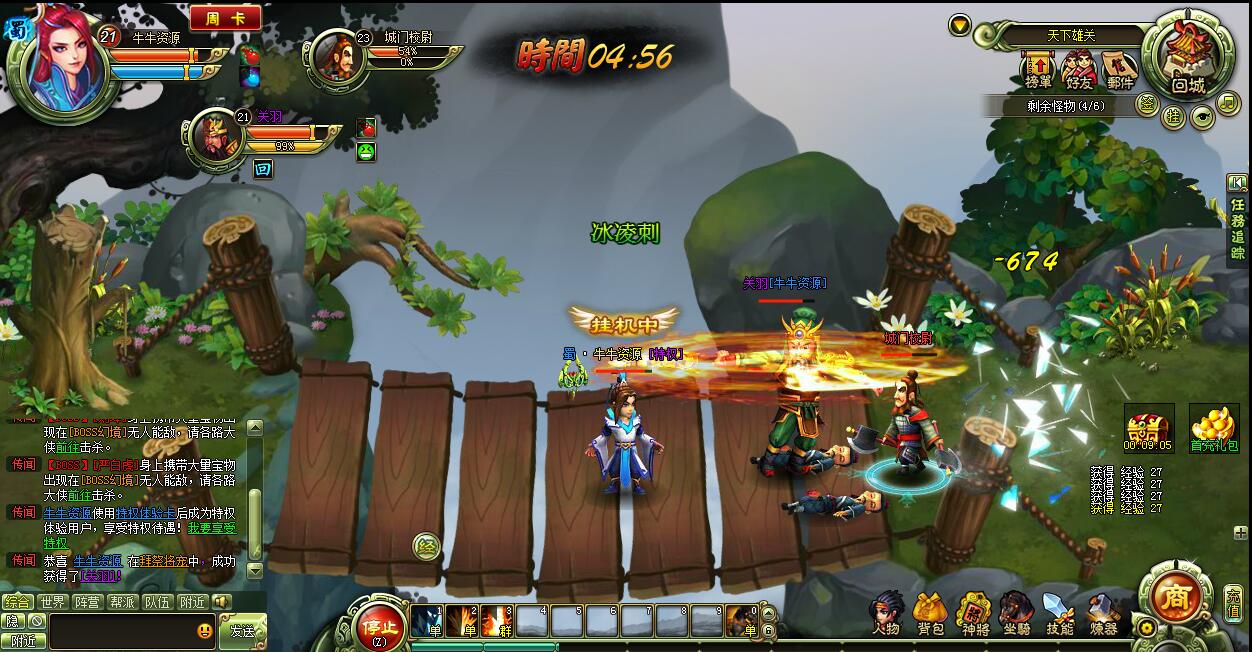Stop auto-combat with the 停止 button
This screenshot has height=652, width=1252.
[380, 627]
